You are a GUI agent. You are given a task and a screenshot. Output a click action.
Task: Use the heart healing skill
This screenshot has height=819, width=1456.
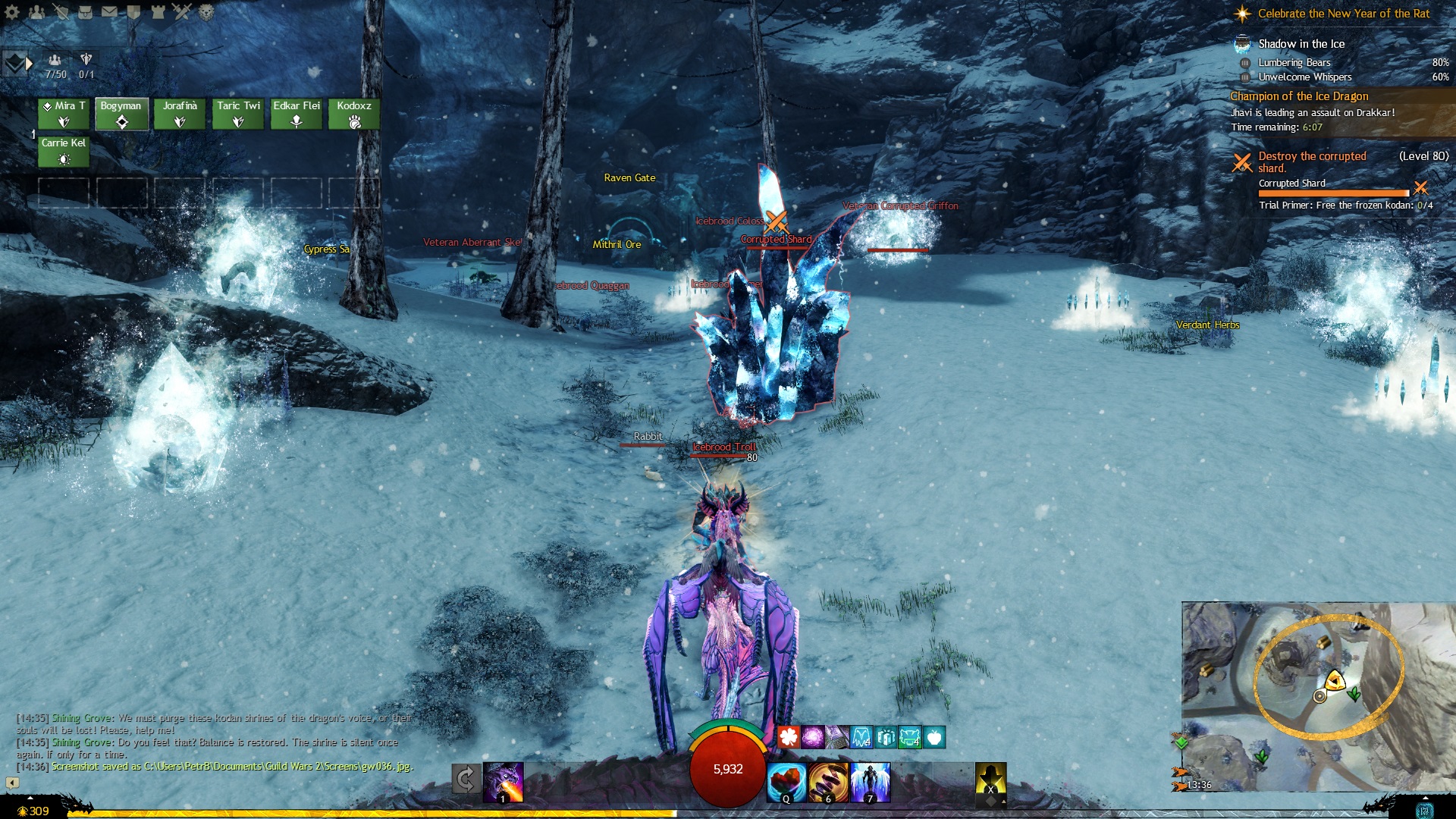point(786,782)
